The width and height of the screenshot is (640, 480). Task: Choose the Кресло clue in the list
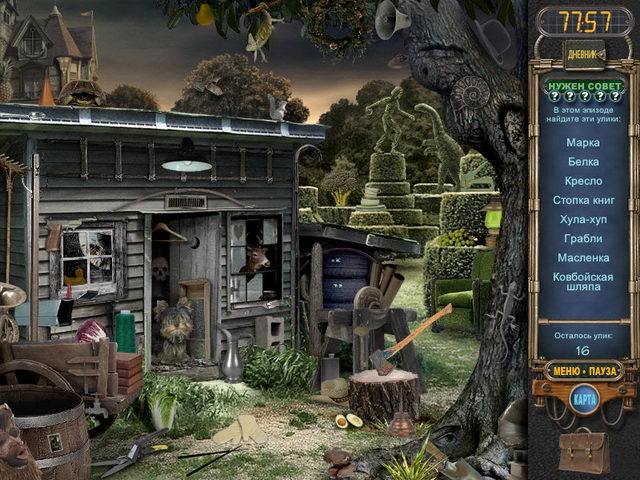coord(583,181)
